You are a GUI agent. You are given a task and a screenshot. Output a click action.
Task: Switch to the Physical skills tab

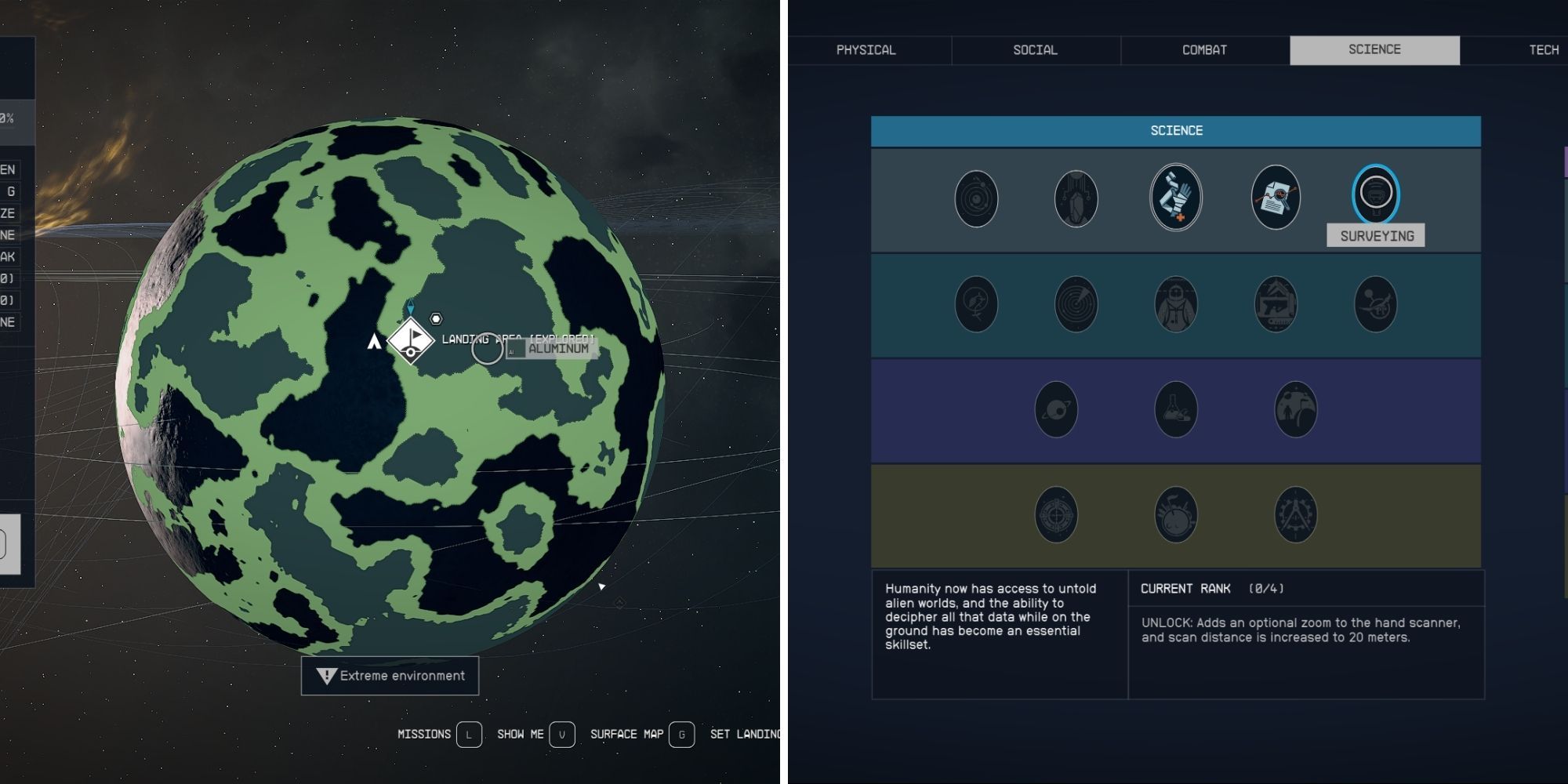[866, 49]
